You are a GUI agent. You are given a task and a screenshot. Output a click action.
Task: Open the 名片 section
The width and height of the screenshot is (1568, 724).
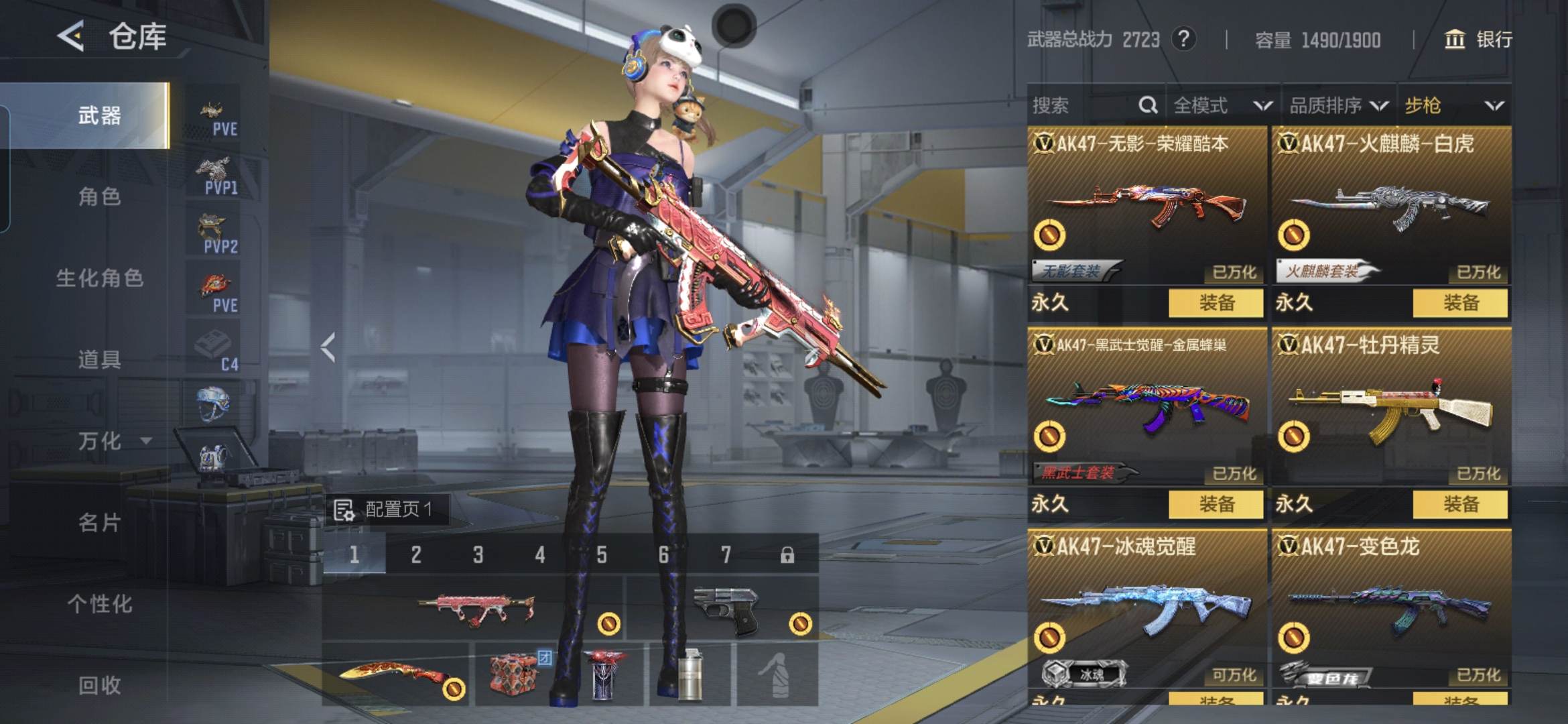99,523
